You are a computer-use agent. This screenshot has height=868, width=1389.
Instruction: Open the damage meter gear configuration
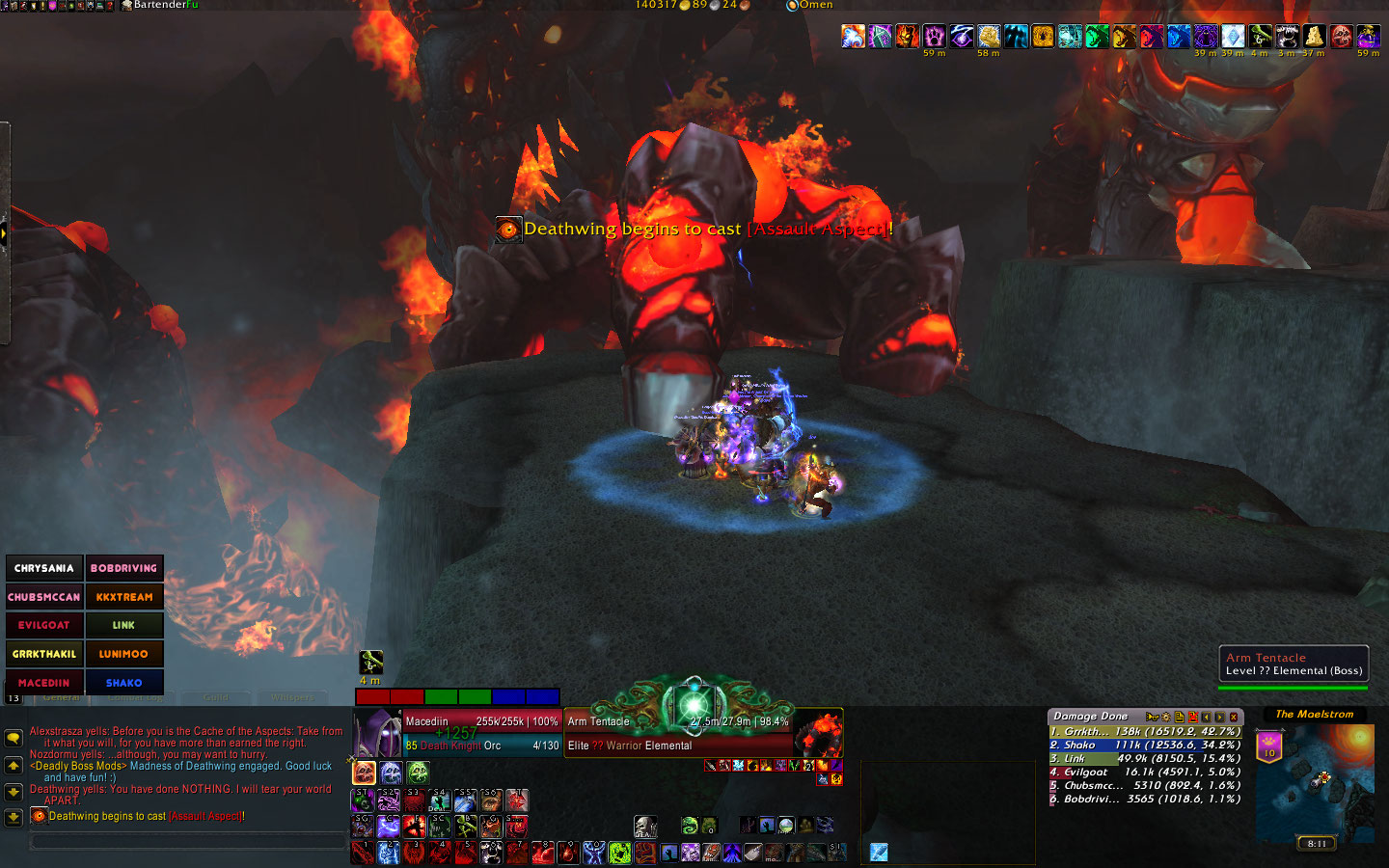point(1165,717)
